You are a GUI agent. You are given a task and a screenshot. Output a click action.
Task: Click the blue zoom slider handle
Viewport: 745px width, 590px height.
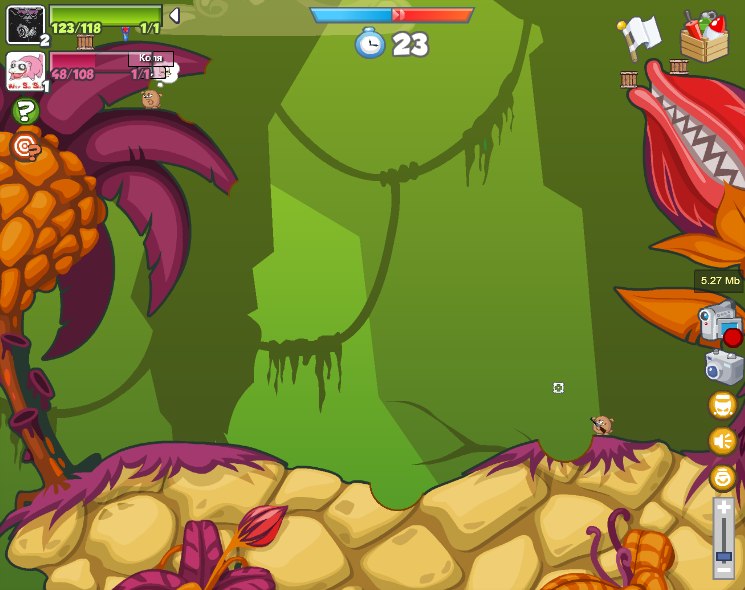point(723,555)
